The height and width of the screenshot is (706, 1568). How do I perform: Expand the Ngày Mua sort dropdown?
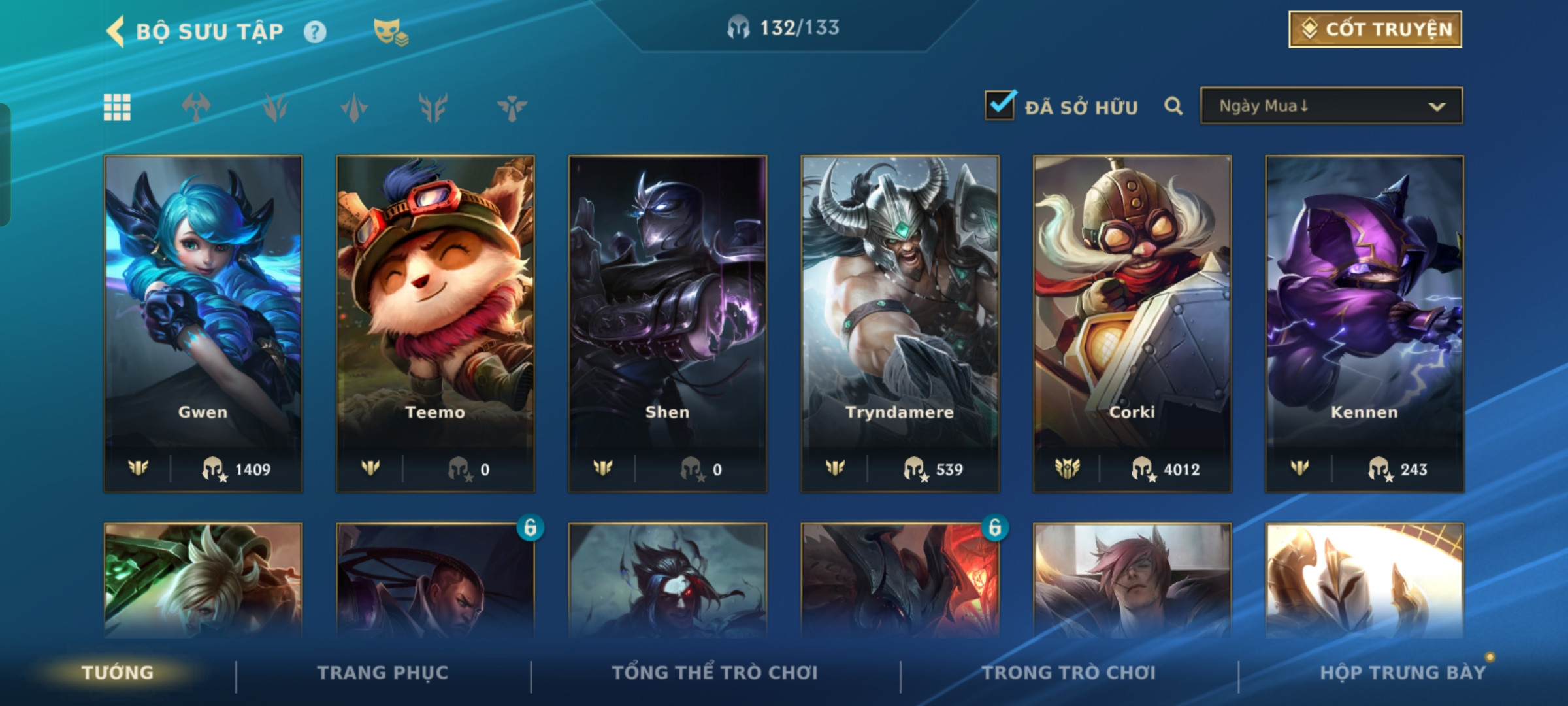tap(1331, 106)
